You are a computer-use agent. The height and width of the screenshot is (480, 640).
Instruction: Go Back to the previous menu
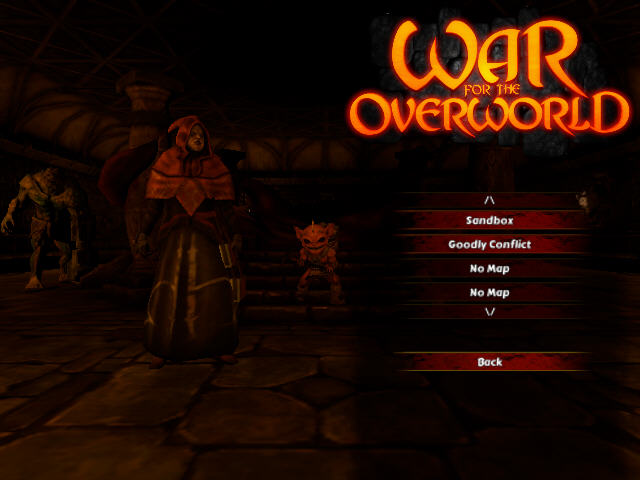click(489, 361)
